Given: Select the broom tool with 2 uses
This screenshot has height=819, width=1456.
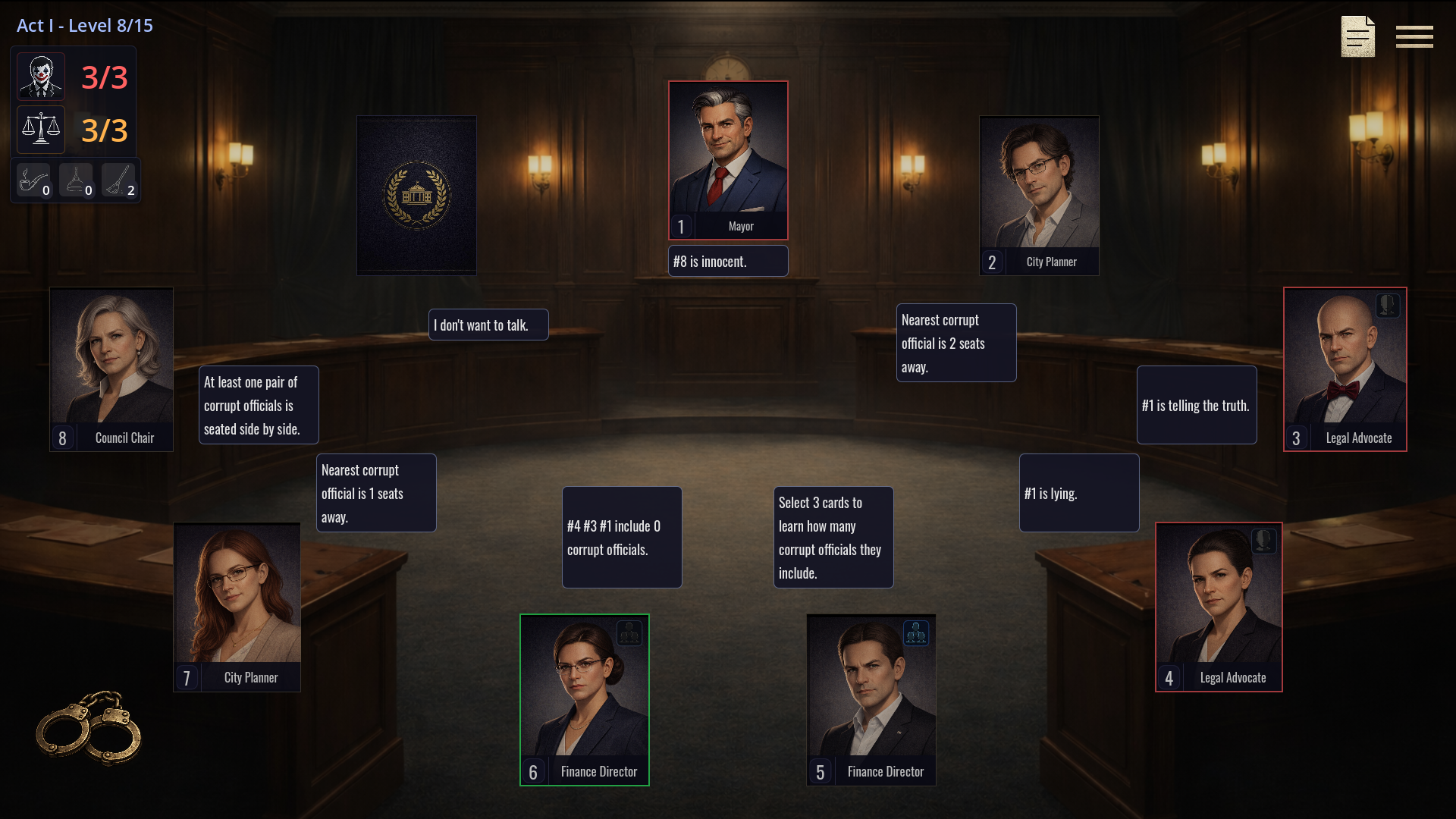Looking at the screenshot, I should coord(118,181).
